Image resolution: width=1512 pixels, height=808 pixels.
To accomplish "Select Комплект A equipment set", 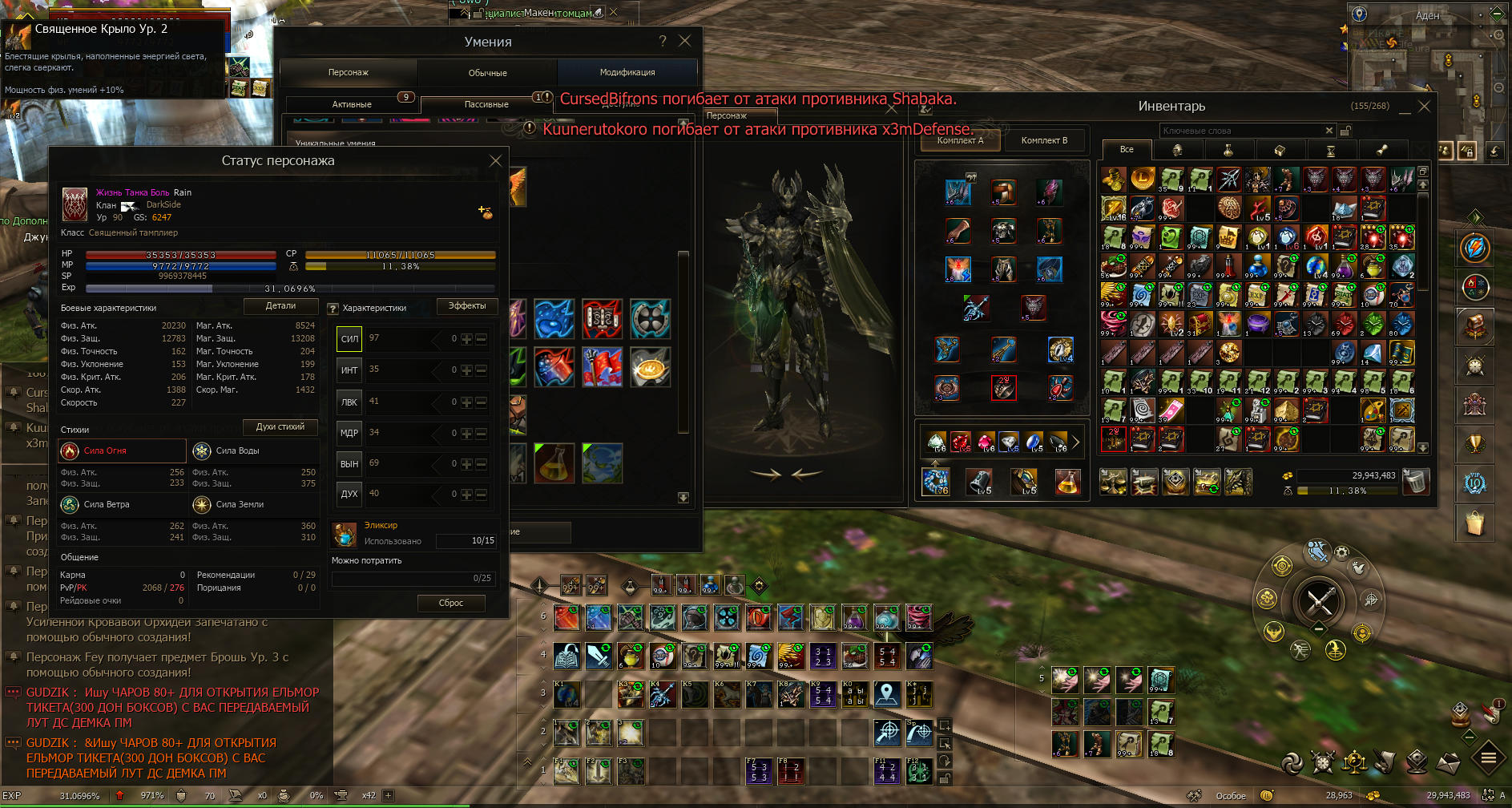I will tap(960, 140).
